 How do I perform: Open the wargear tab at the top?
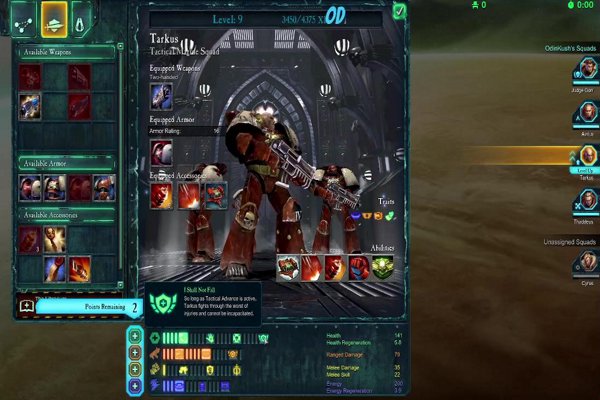tap(54, 16)
